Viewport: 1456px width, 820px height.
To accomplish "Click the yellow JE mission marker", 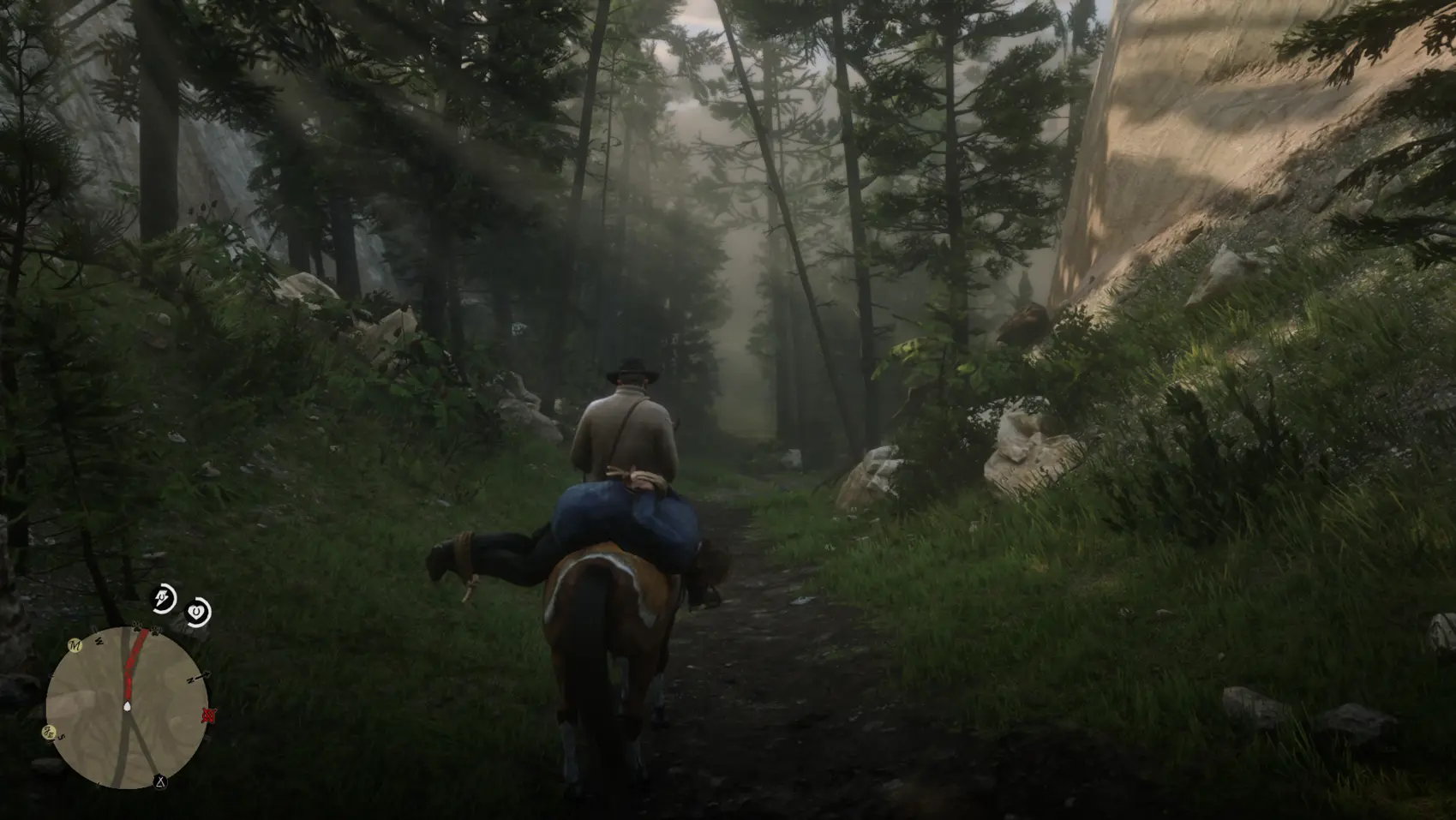I will pos(48,732).
